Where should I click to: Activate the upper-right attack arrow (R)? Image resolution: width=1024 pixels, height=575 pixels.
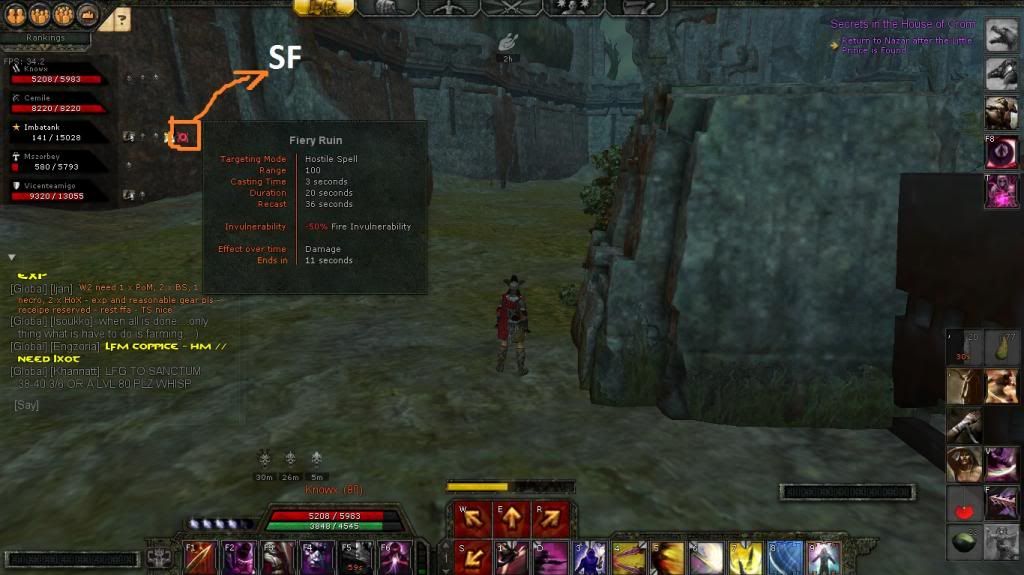click(549, 519)
